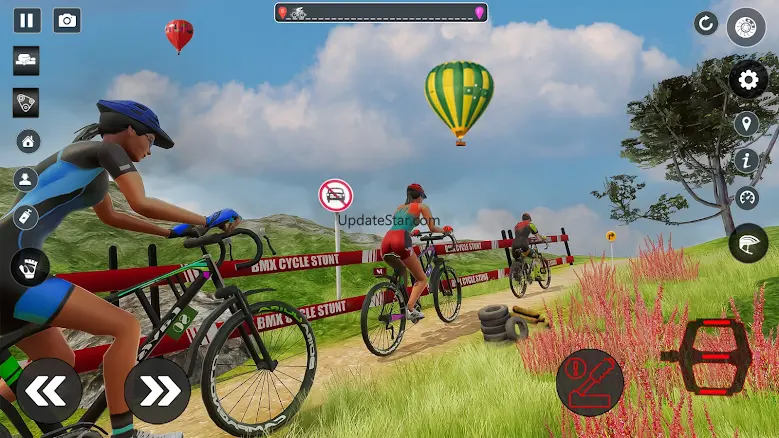The height and width of the screenshot is (438, 779).
Task: Select the spray bottle icon
Action: pyautogui.click(x=27, y=217)
